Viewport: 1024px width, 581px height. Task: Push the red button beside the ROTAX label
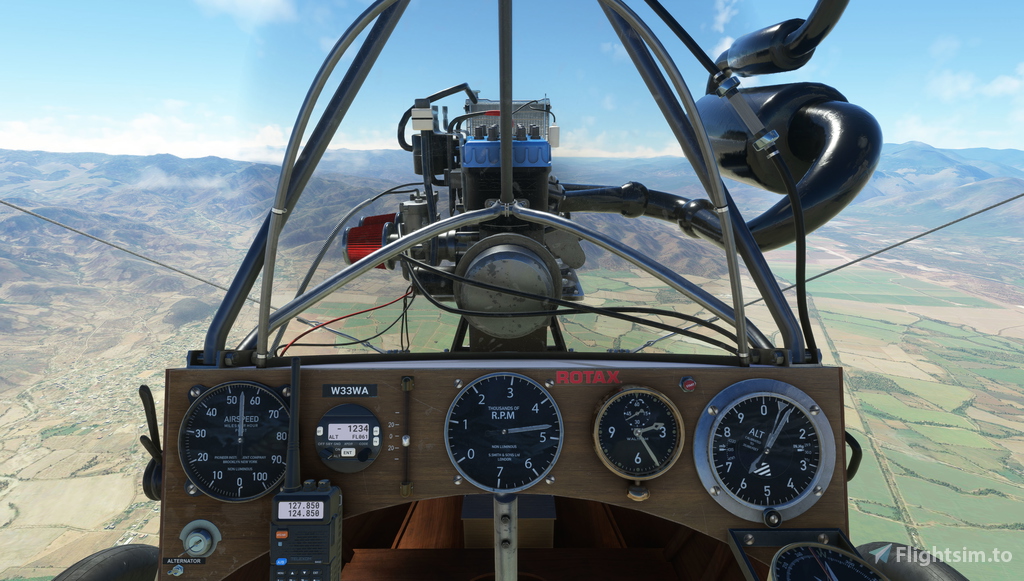click(687, 383)
